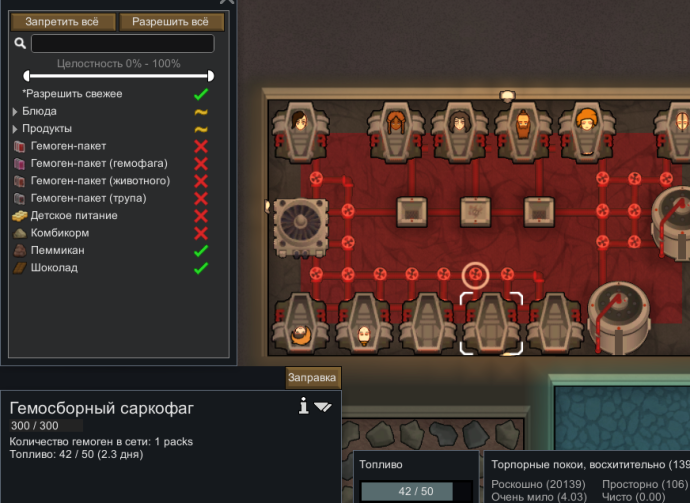Allow Детское питание in the filter
This screenshot has height=503, width=690.
click(x=201, y=216)
